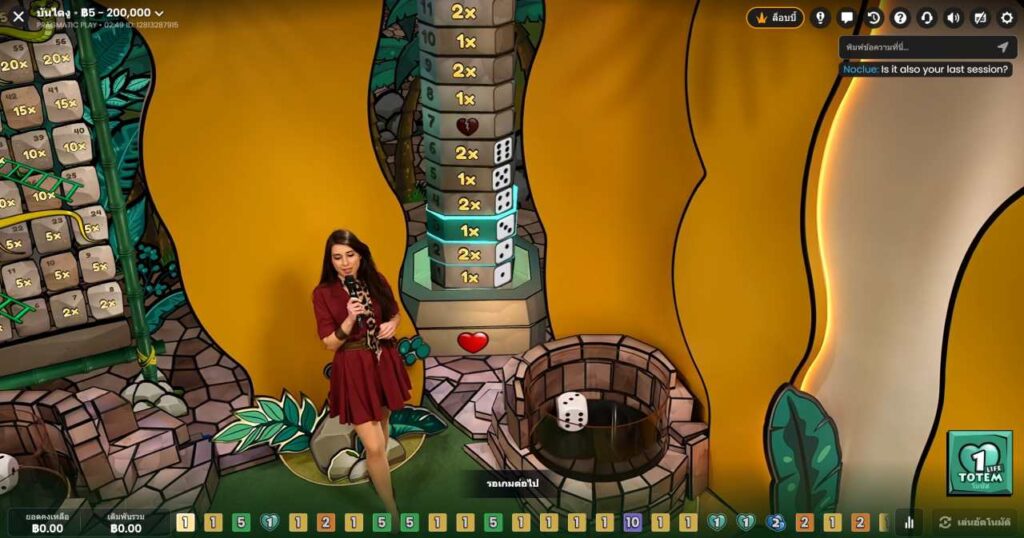Viewport: 1024px width, 538px height.
Task: Toggle video with the crossed camera icon
Action: (x=980, y=18)
